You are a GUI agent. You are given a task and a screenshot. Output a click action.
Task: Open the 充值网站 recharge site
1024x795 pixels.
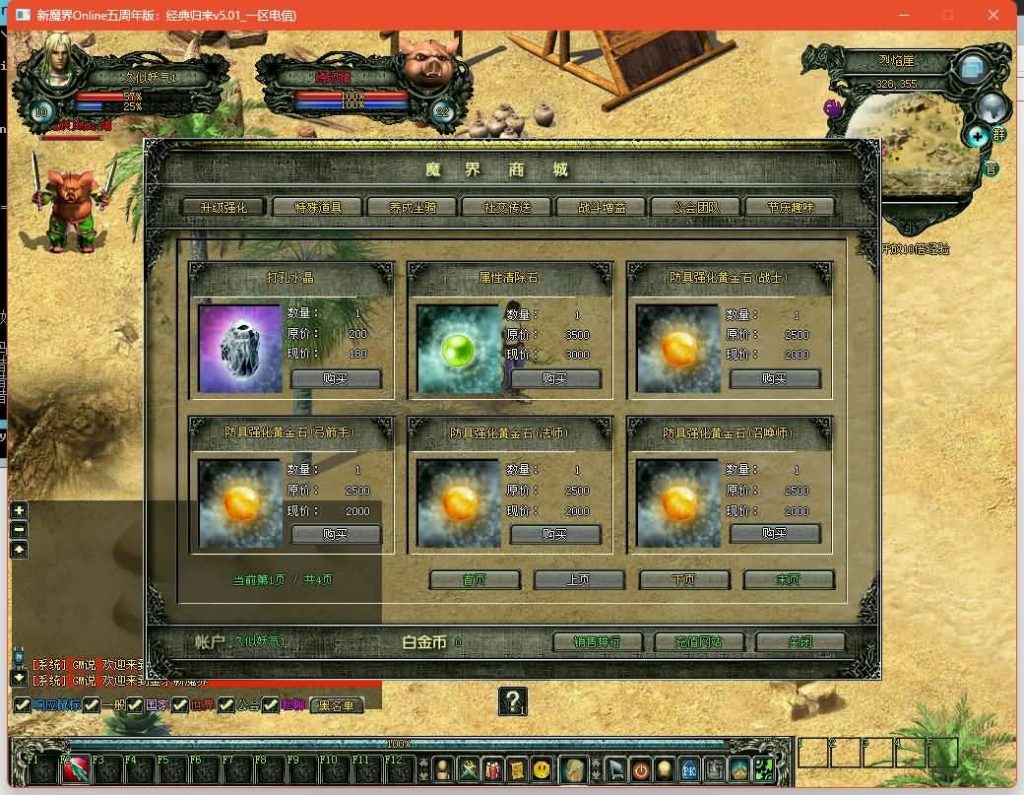tap(700, 642)
